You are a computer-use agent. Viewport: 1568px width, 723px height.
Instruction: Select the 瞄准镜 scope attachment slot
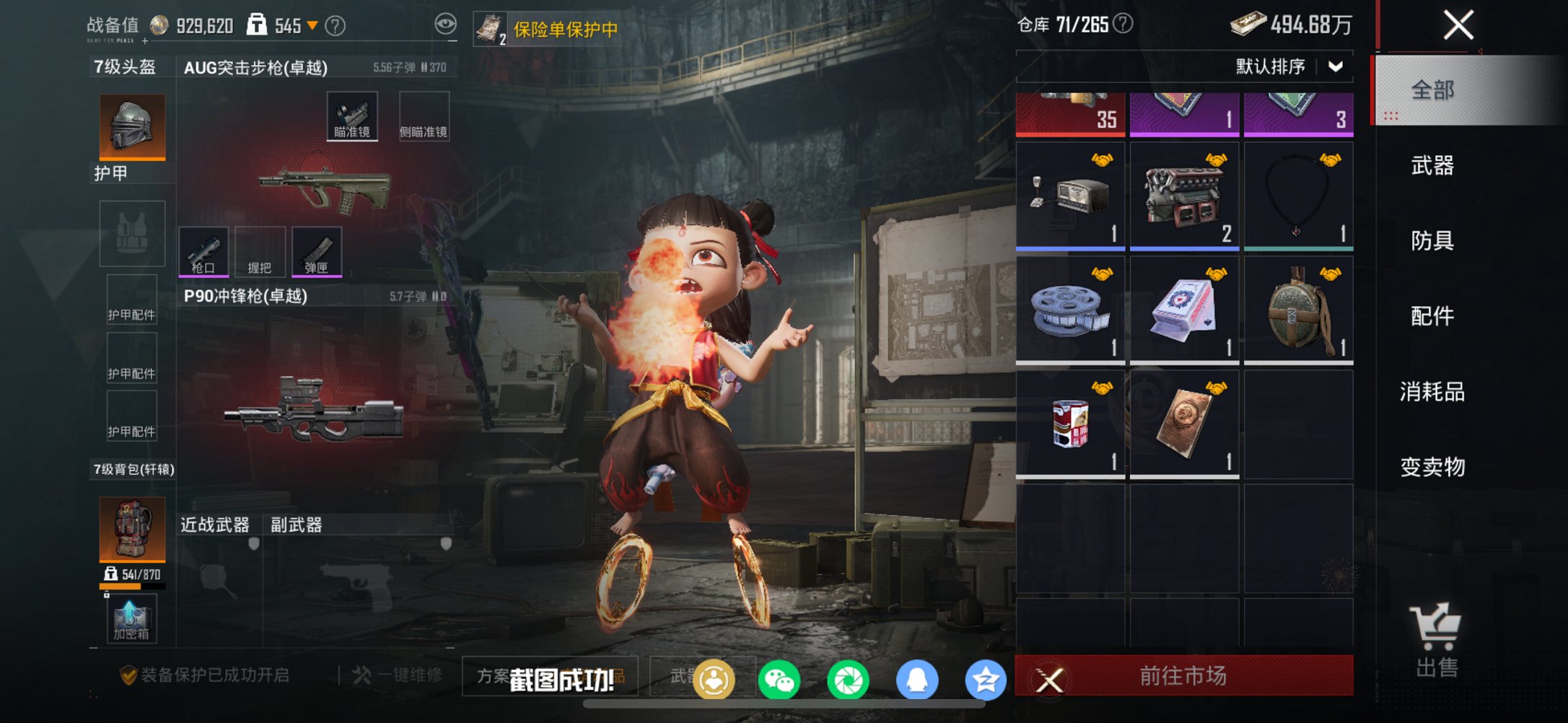point(354,114)
